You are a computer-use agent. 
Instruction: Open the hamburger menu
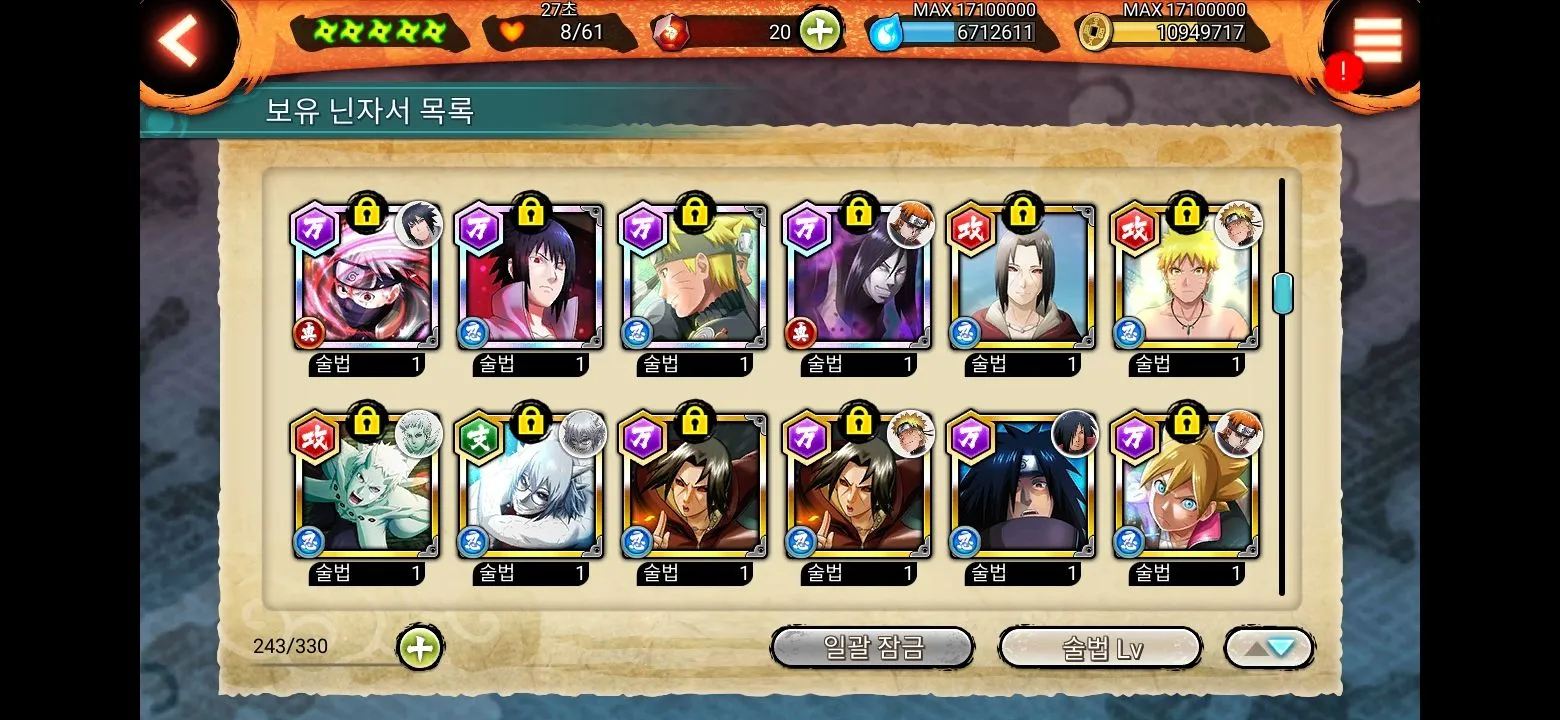(x=1377, y=41)
